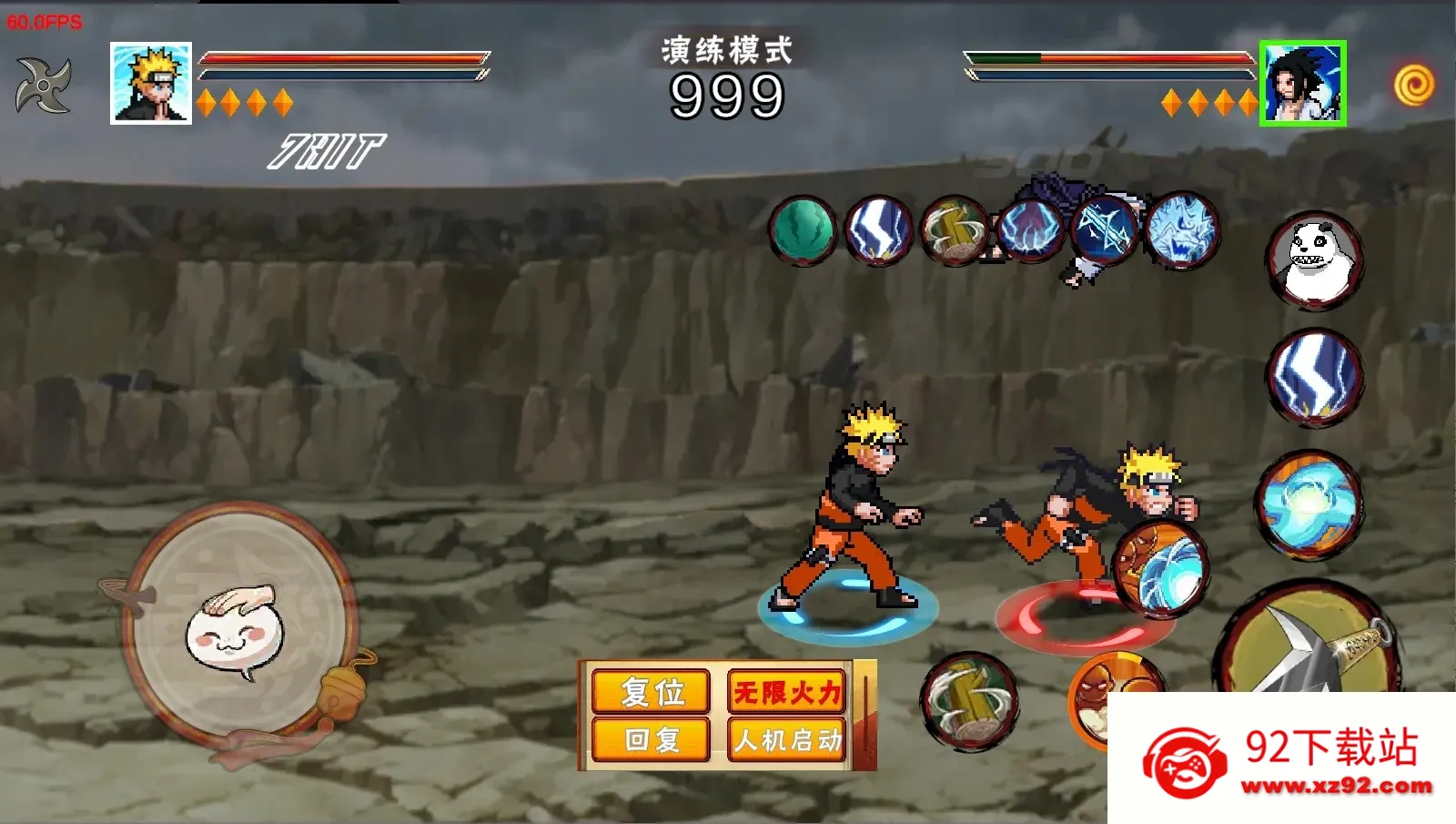Toggle the 无限火力 unlimited power button

pyautogui.click(x=787, y=692)
